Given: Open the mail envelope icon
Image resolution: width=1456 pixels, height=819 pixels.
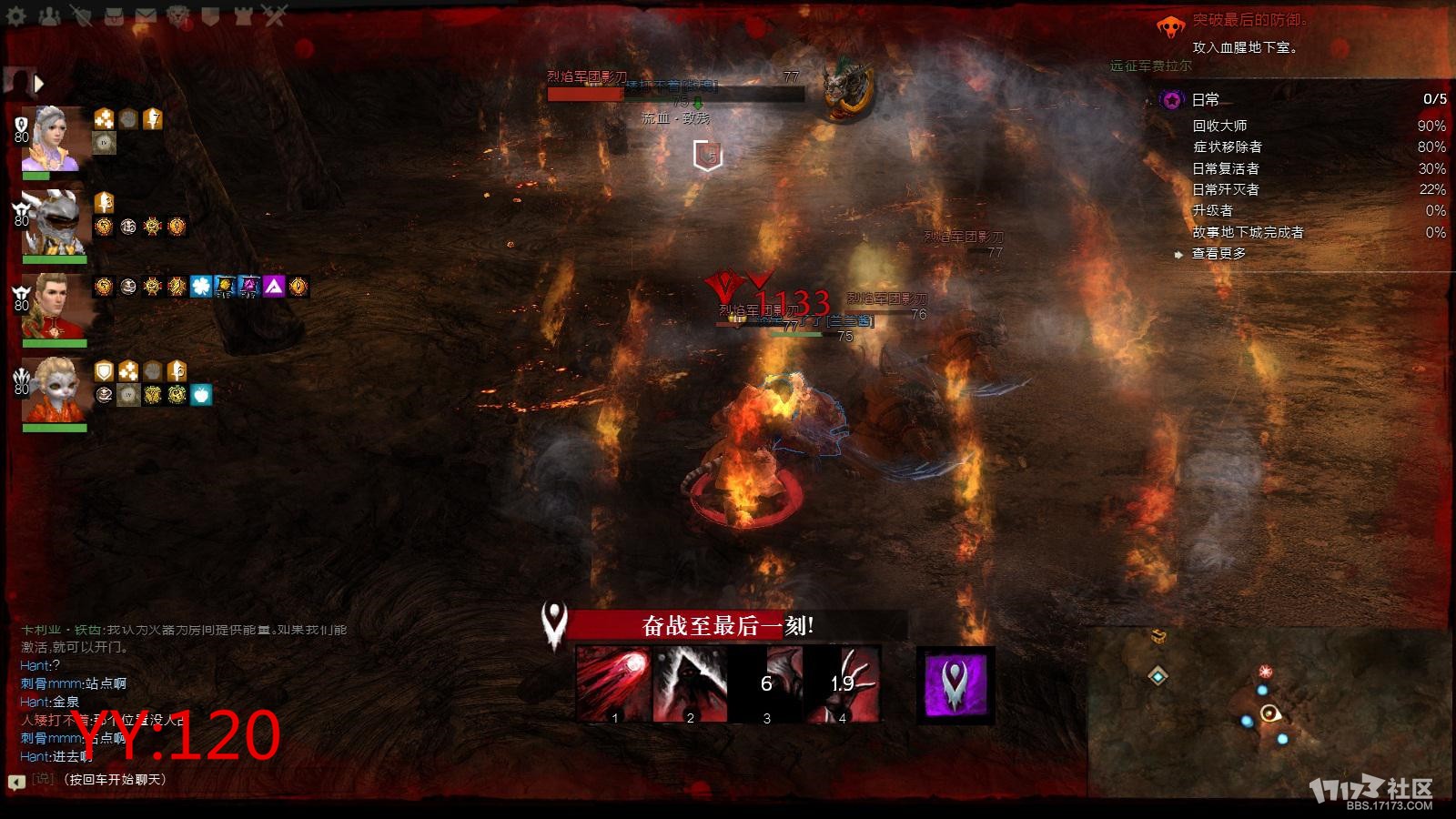Looking at the screenshot, I should coord(146,15).
